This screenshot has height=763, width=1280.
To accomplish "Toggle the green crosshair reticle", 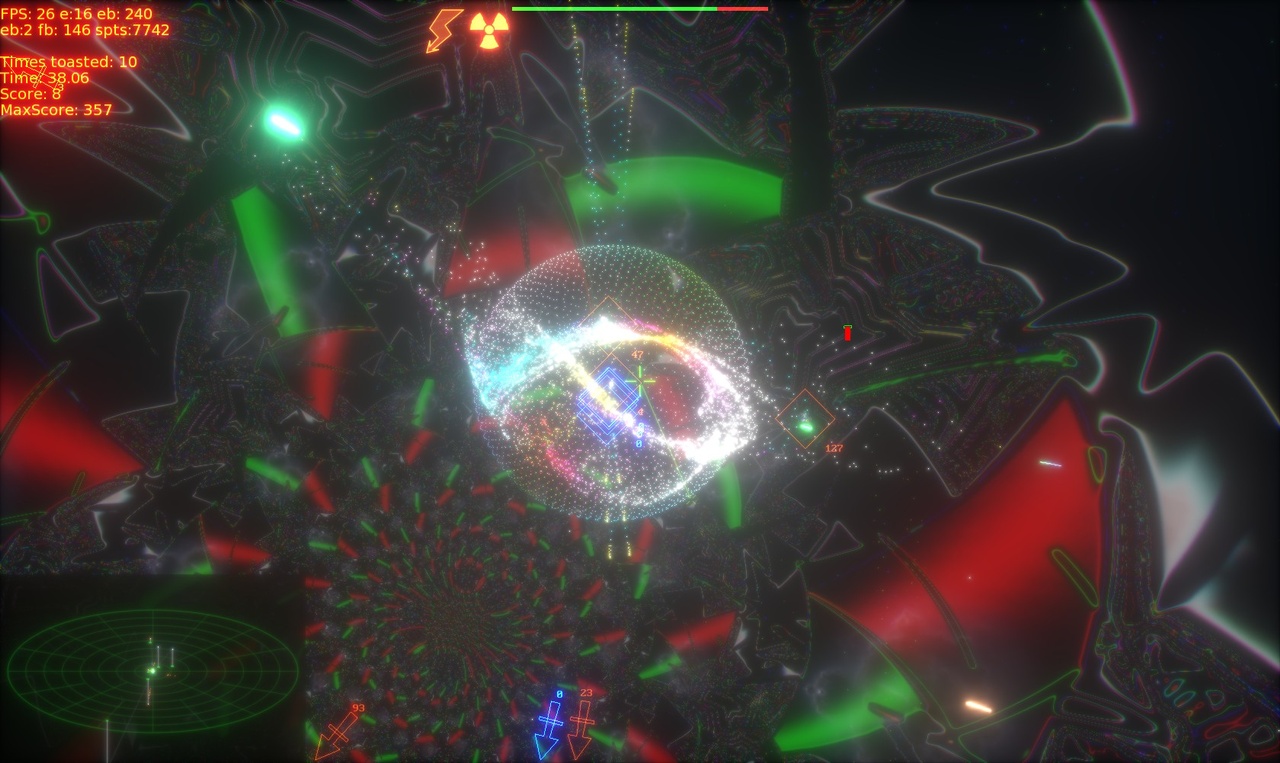I will 640,380.
